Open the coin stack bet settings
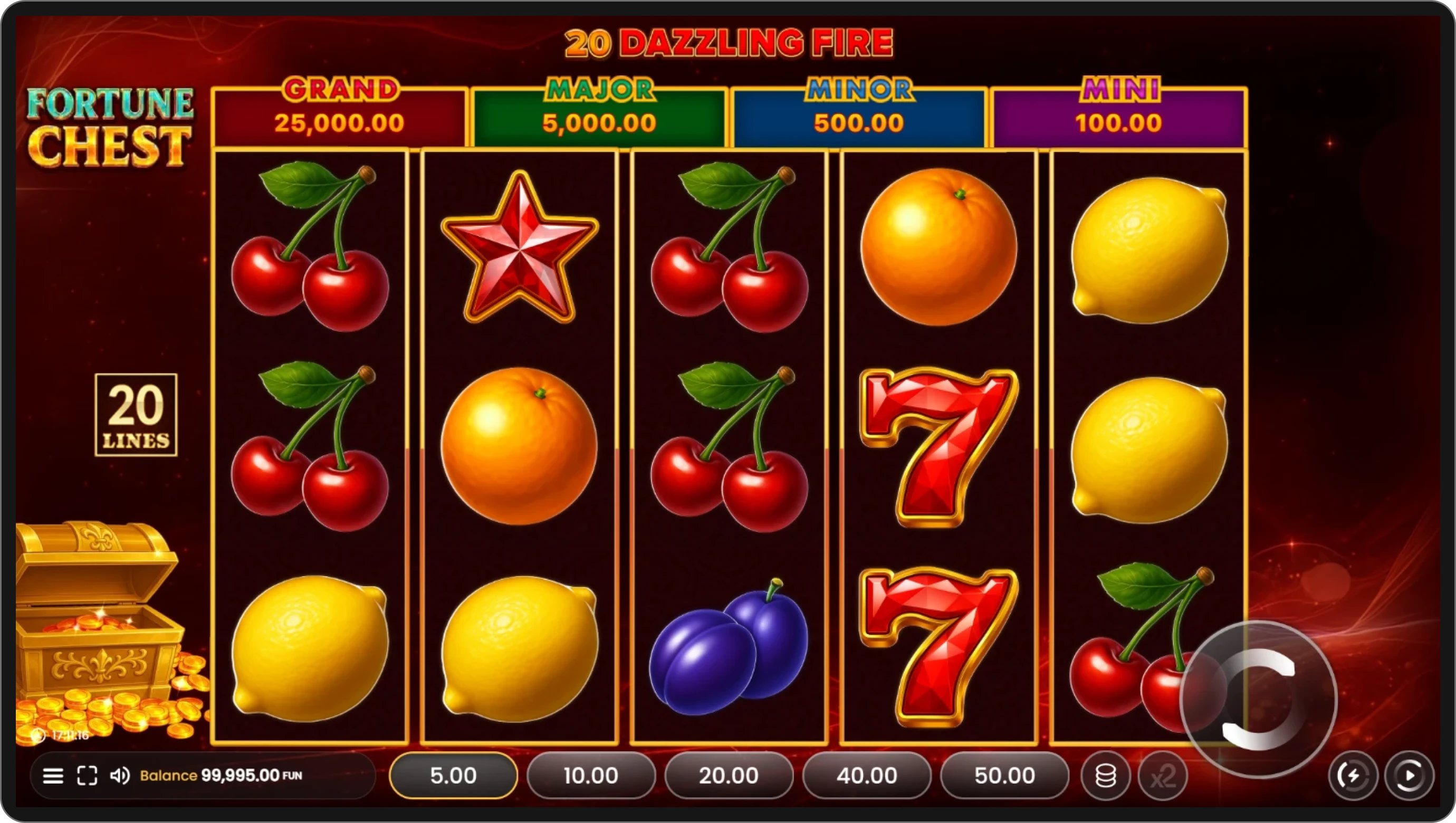The image size is (1456, 823). point(1106,776)
